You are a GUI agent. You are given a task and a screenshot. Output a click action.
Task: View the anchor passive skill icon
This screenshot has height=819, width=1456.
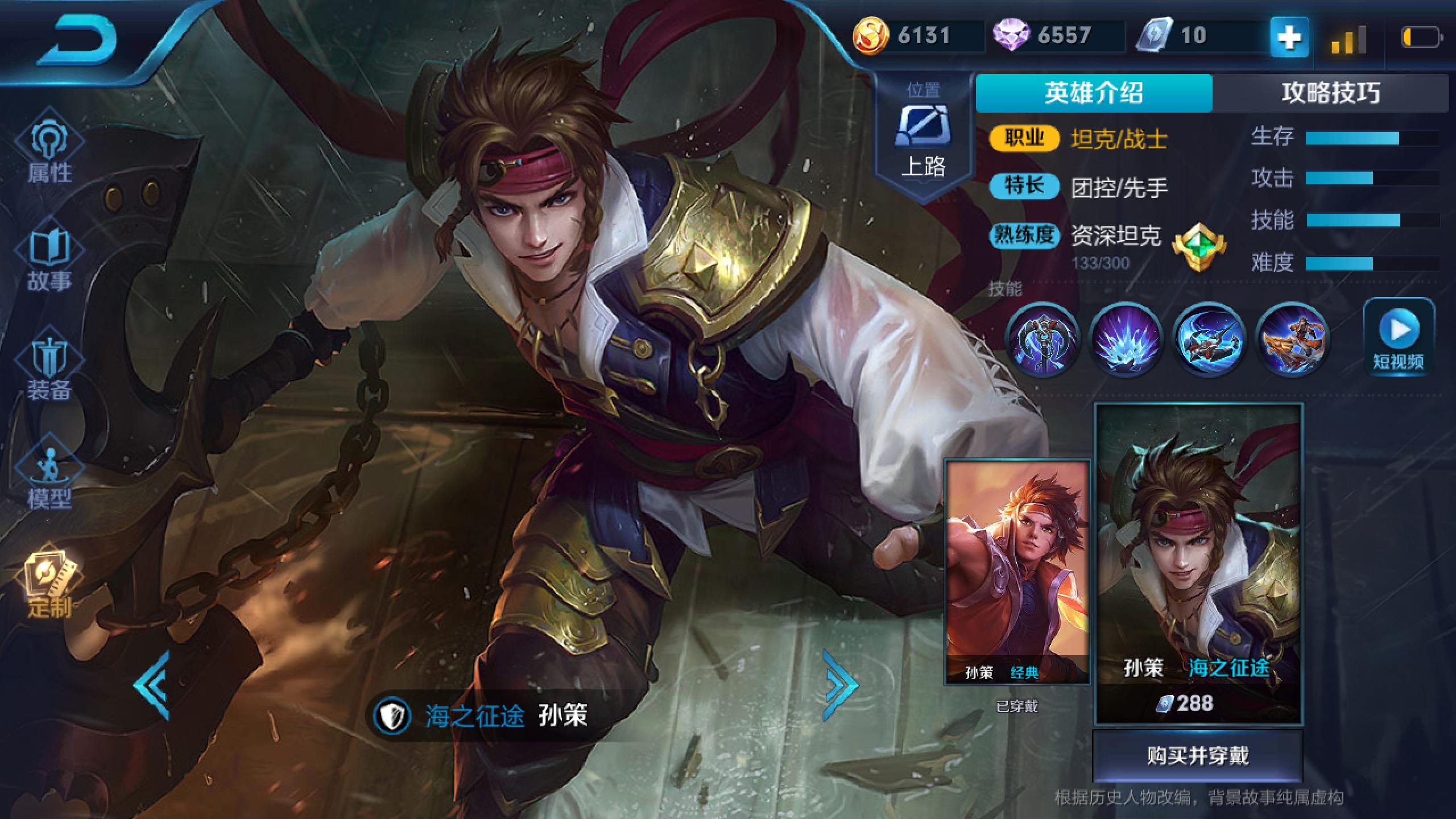pos(1042,340)
